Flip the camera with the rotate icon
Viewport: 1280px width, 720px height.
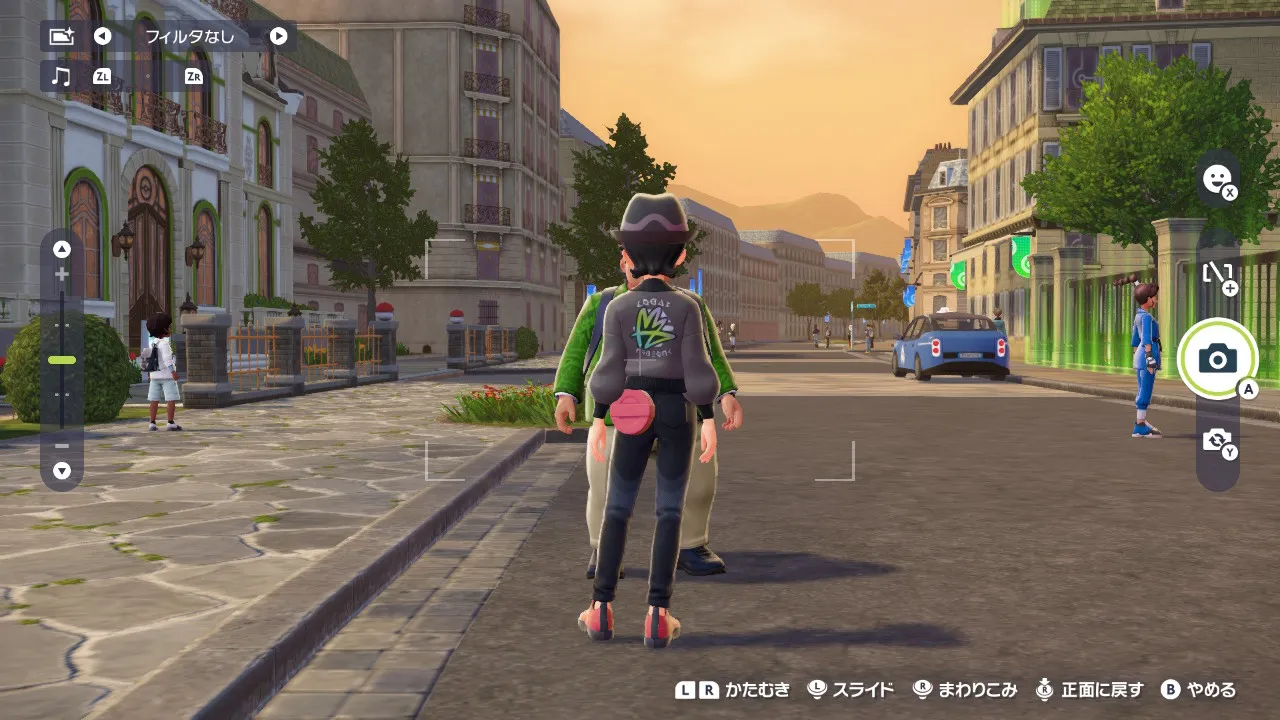1217,440
